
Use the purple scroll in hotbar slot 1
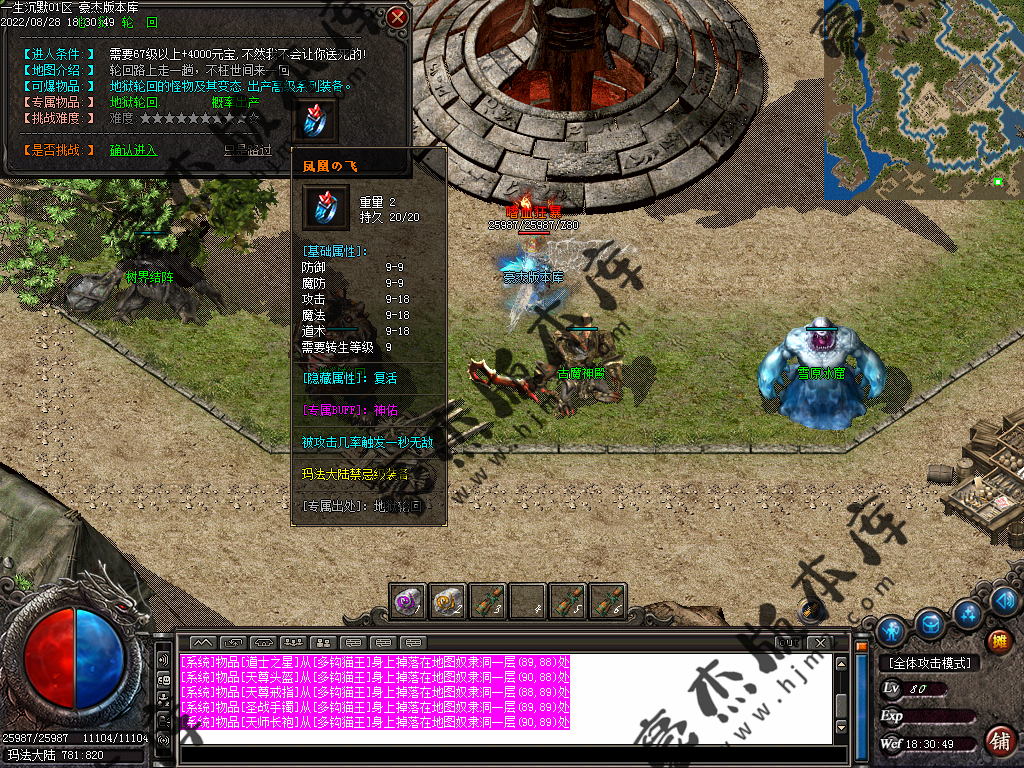coord(407,601)
